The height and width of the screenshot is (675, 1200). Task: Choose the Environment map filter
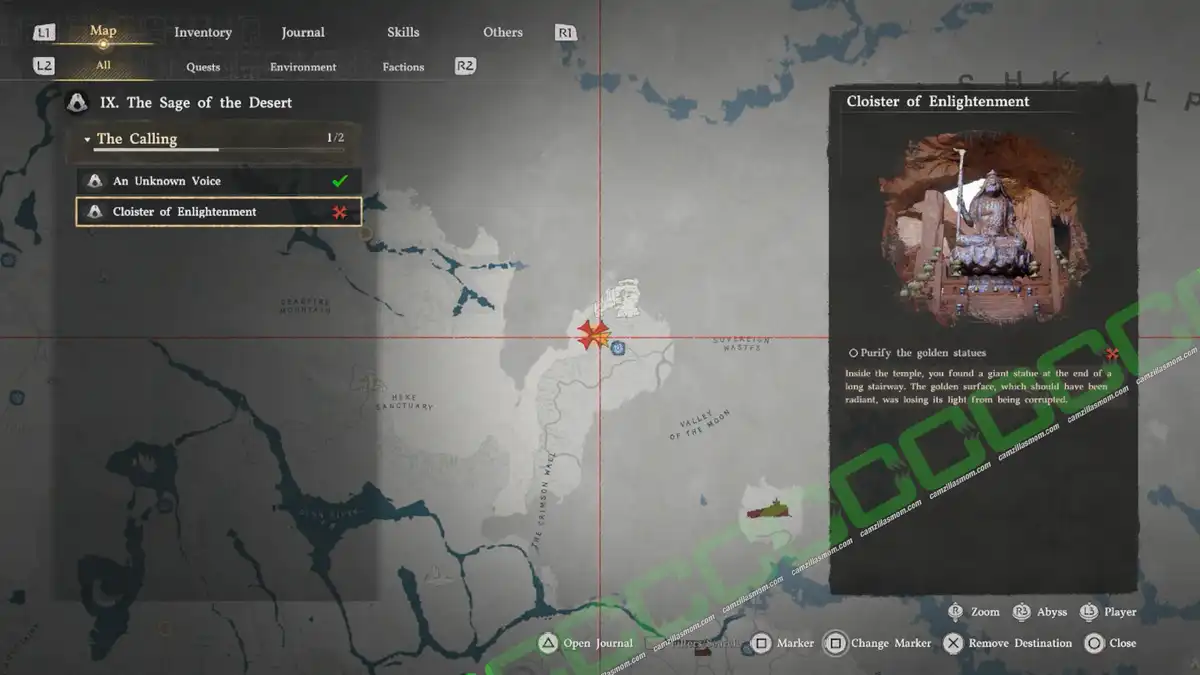coord(303,67)
